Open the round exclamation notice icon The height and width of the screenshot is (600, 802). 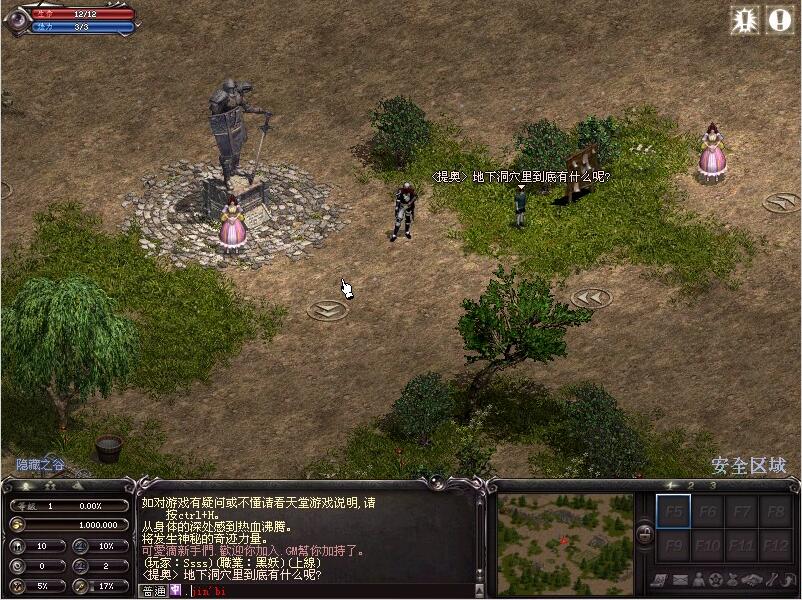(779, 20)
